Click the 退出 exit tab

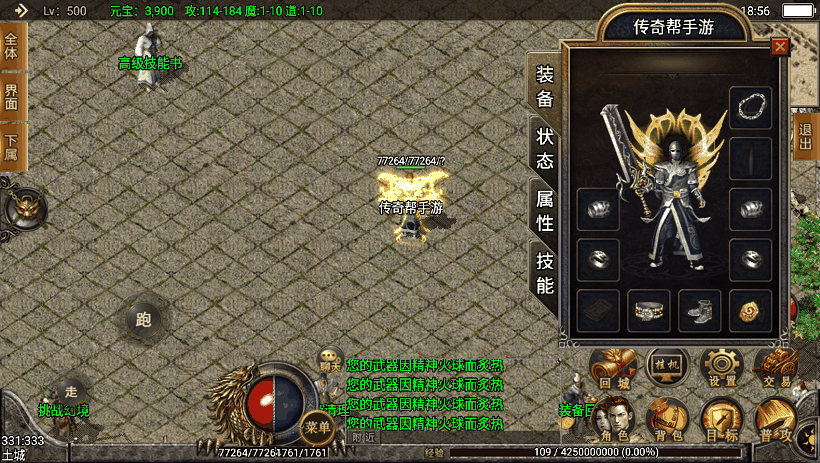pyautogui.click(x=805, y=137)
